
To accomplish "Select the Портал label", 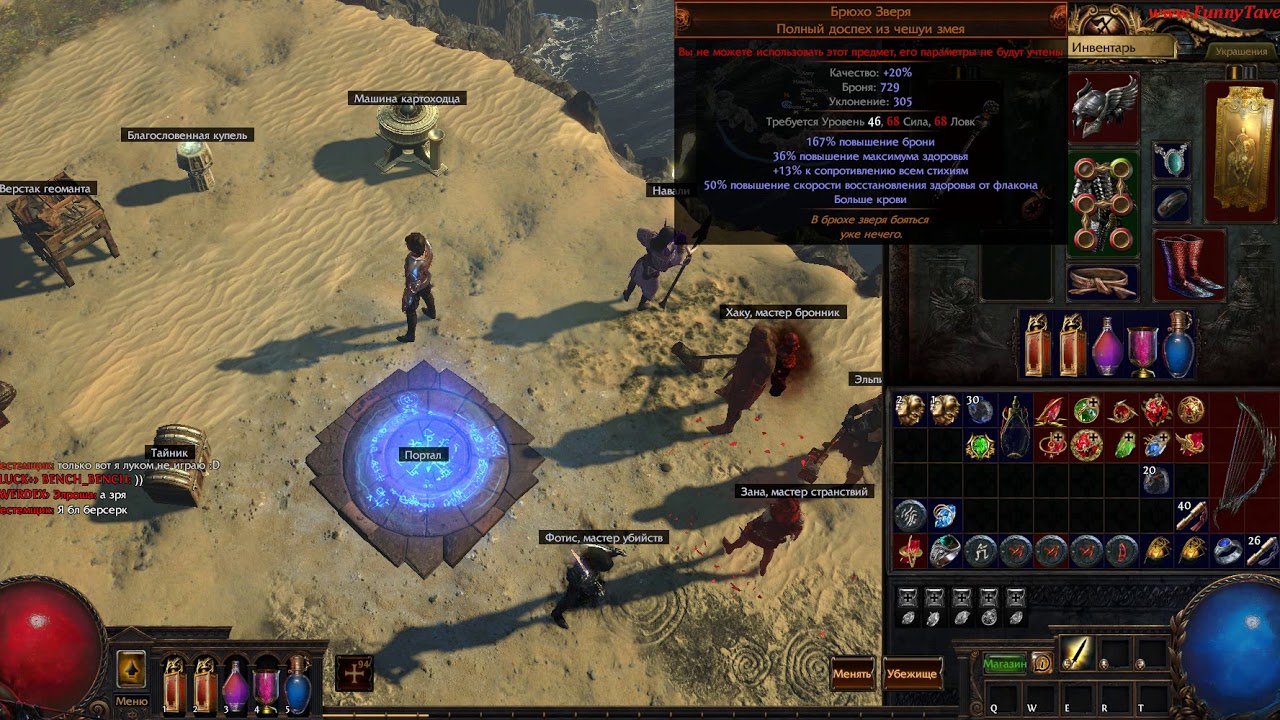I will click(422, 455).
